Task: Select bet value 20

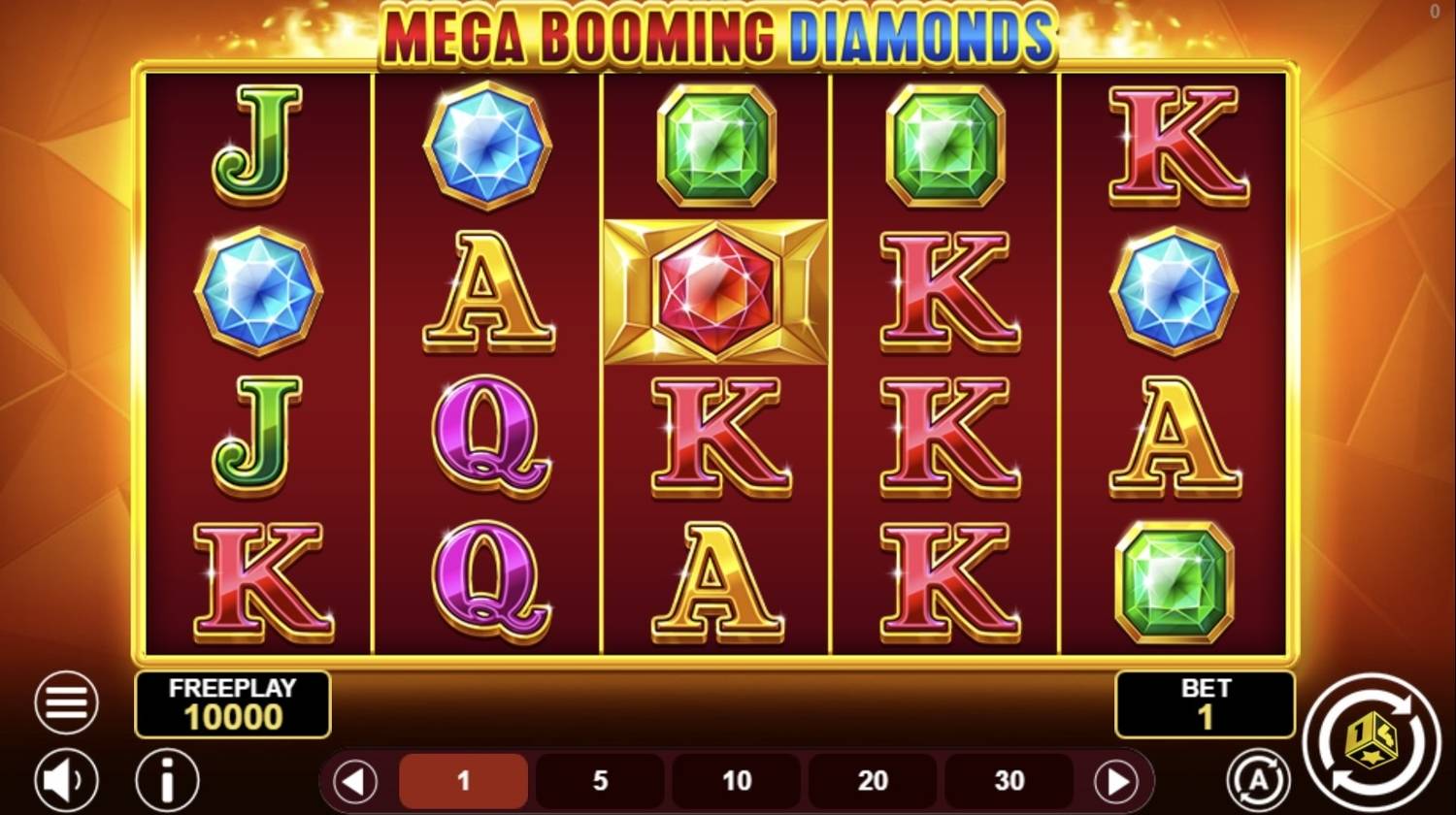Action: pos(874,780)
